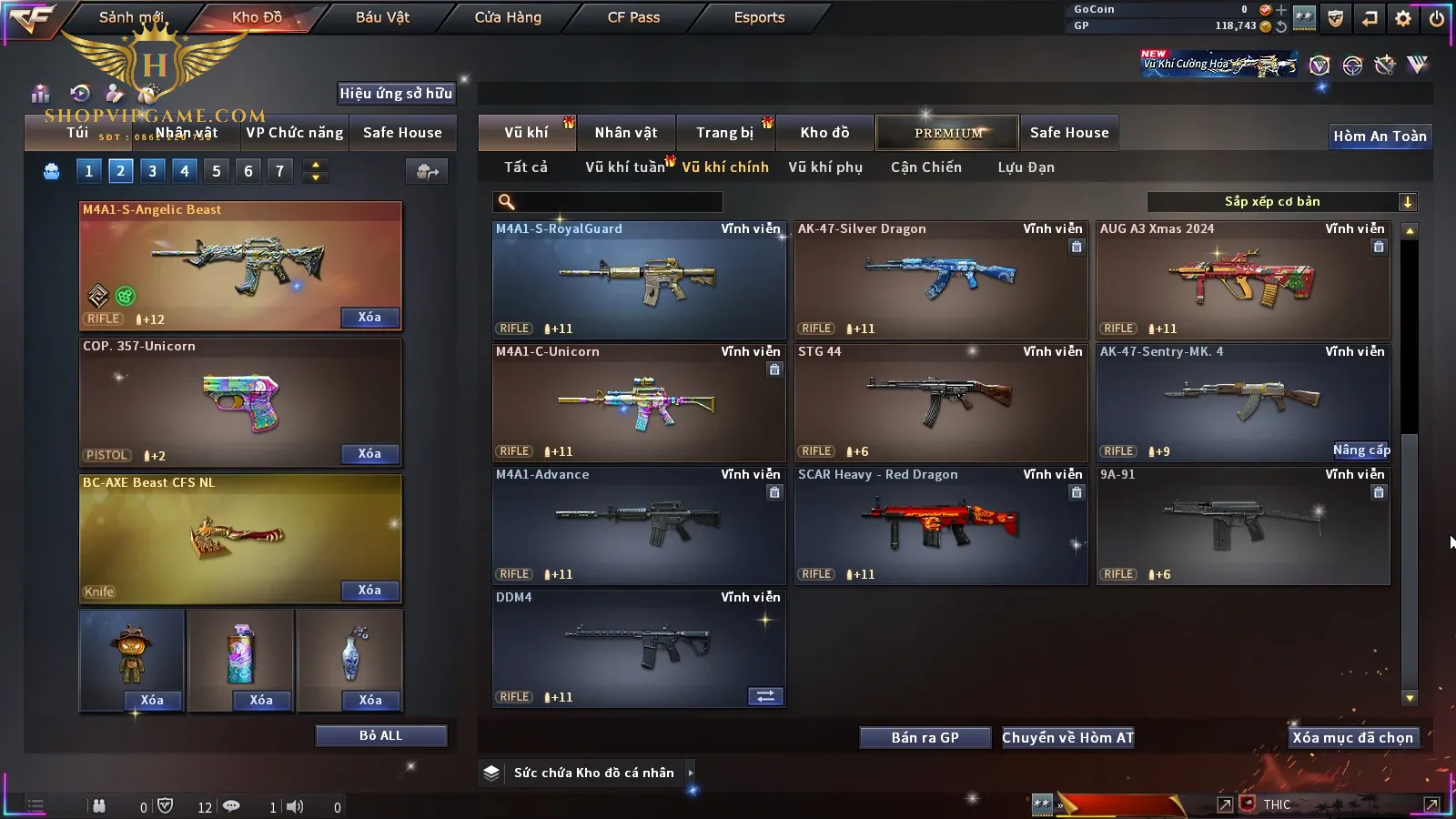Click the Bỏ ALL button
This screenshot has width=1456, height=819.
(x=380, y=735)
